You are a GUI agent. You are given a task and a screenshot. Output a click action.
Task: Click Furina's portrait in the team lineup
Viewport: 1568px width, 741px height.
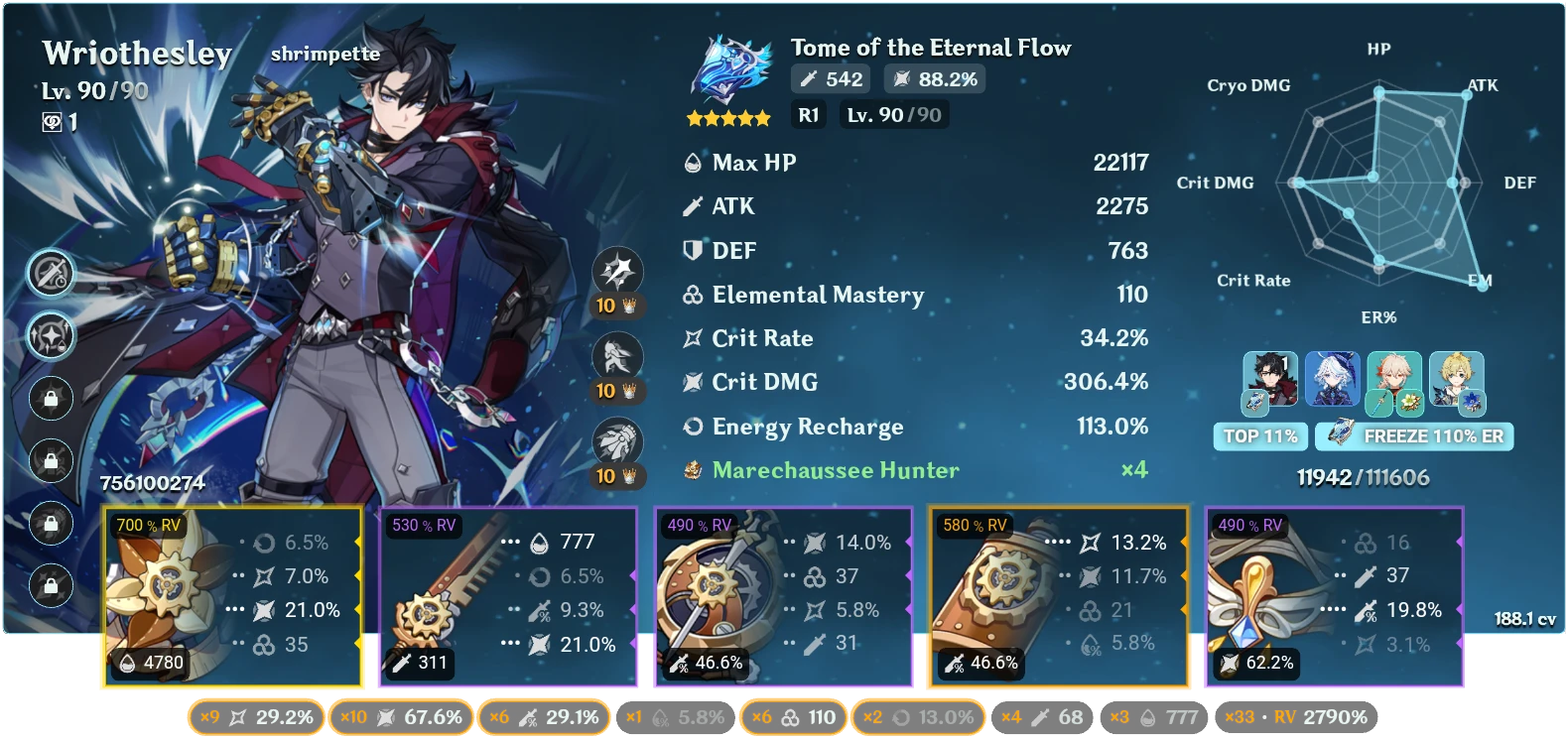click(x=1335, y=382)
